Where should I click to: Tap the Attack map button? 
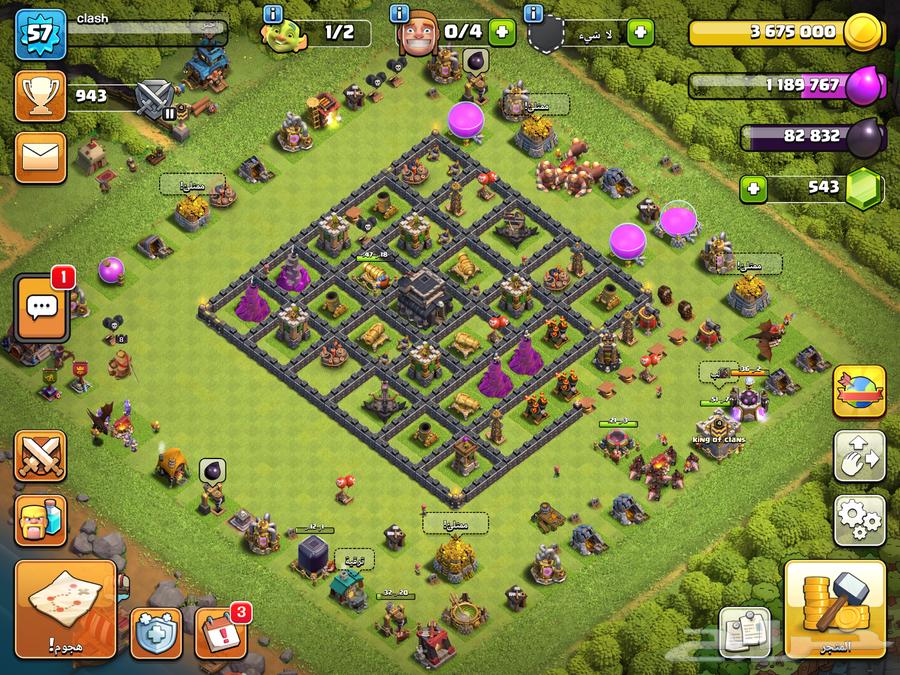click(65, 608)
